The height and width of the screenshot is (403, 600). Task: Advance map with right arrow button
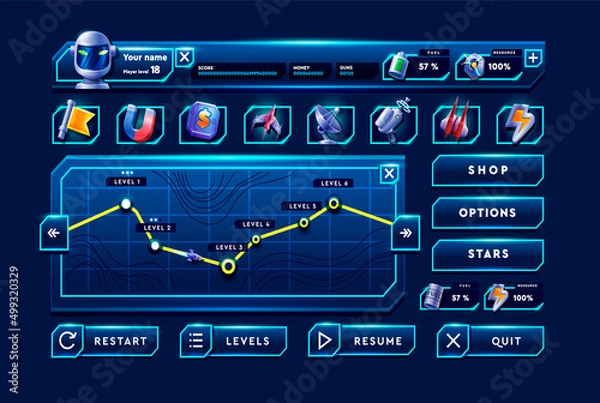click(x=405, y=234)
